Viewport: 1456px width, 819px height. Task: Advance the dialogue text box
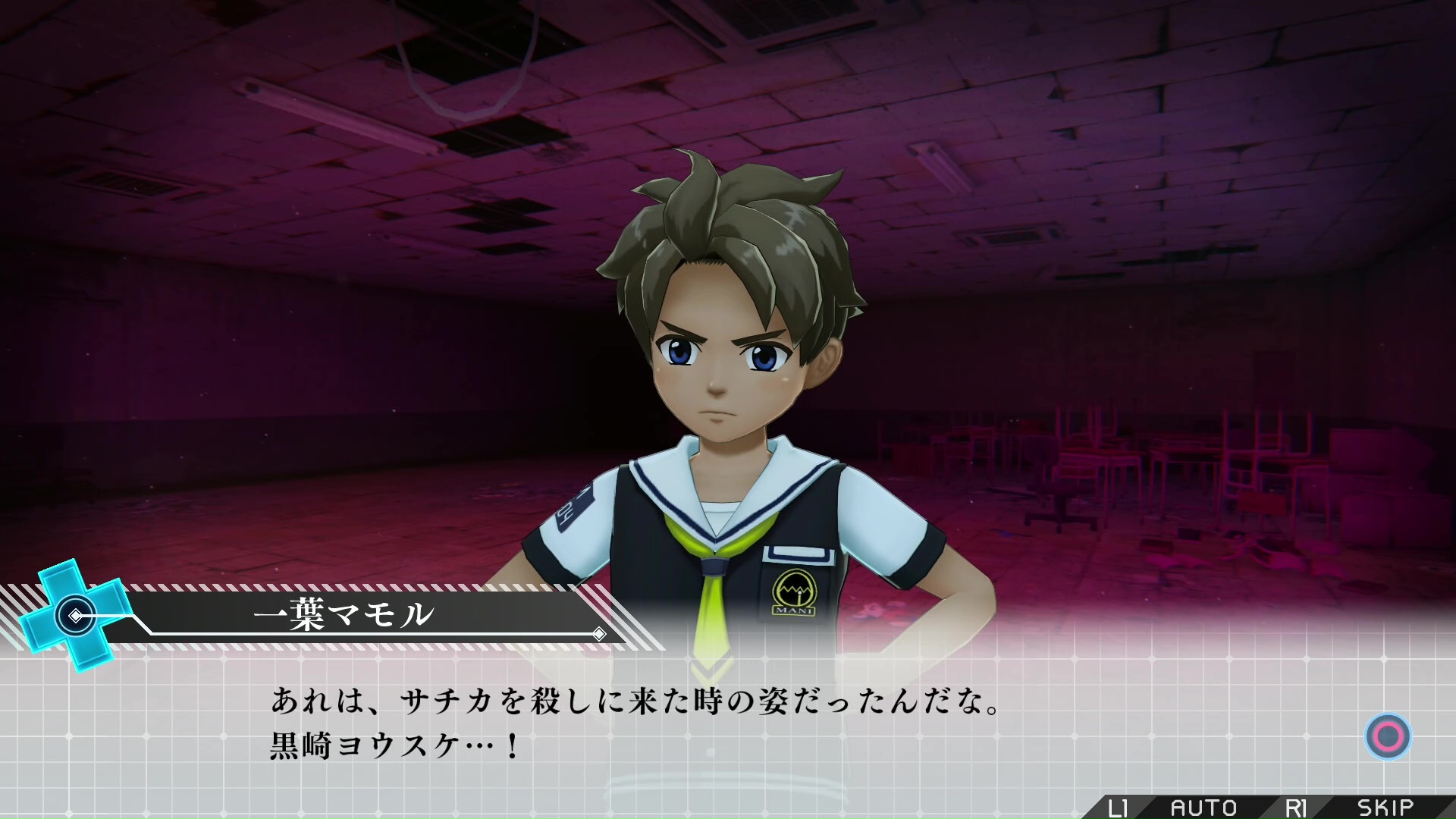point(1388,736)
